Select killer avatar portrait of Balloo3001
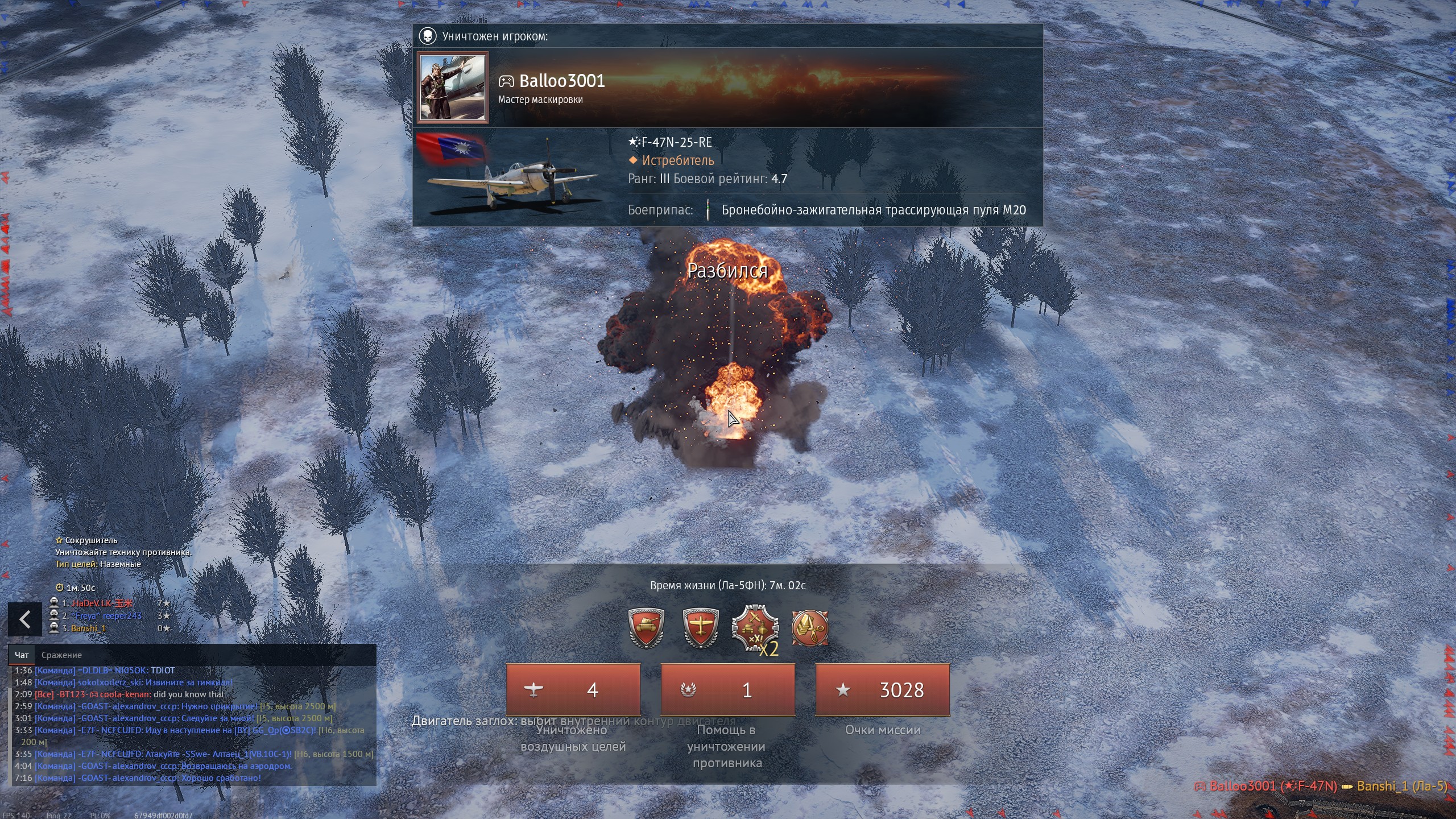This screenshot has height=819, width=1456. (x=453, y=88)
